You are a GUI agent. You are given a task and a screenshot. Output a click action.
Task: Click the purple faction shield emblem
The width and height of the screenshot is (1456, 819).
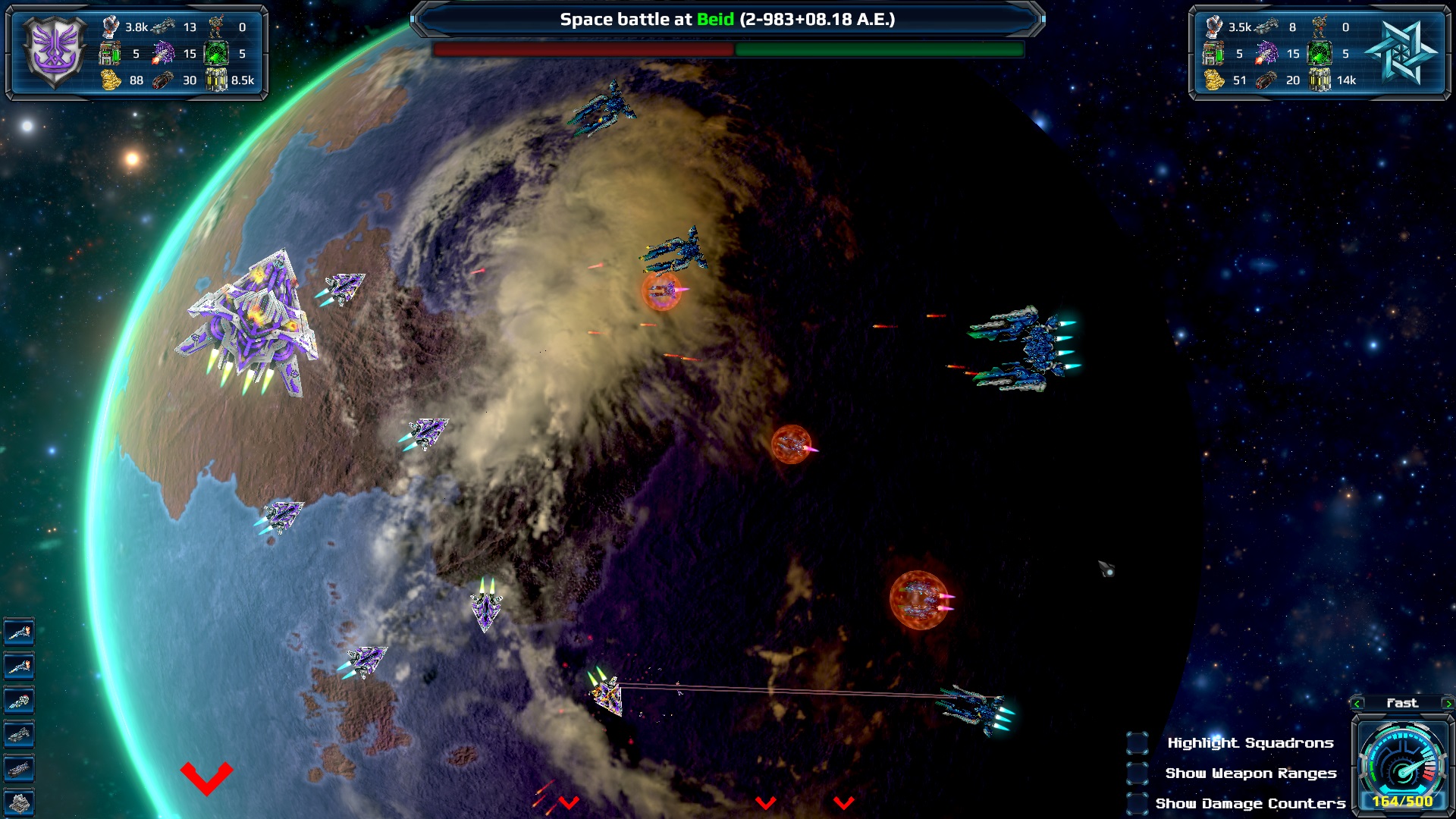click(55, 52)
